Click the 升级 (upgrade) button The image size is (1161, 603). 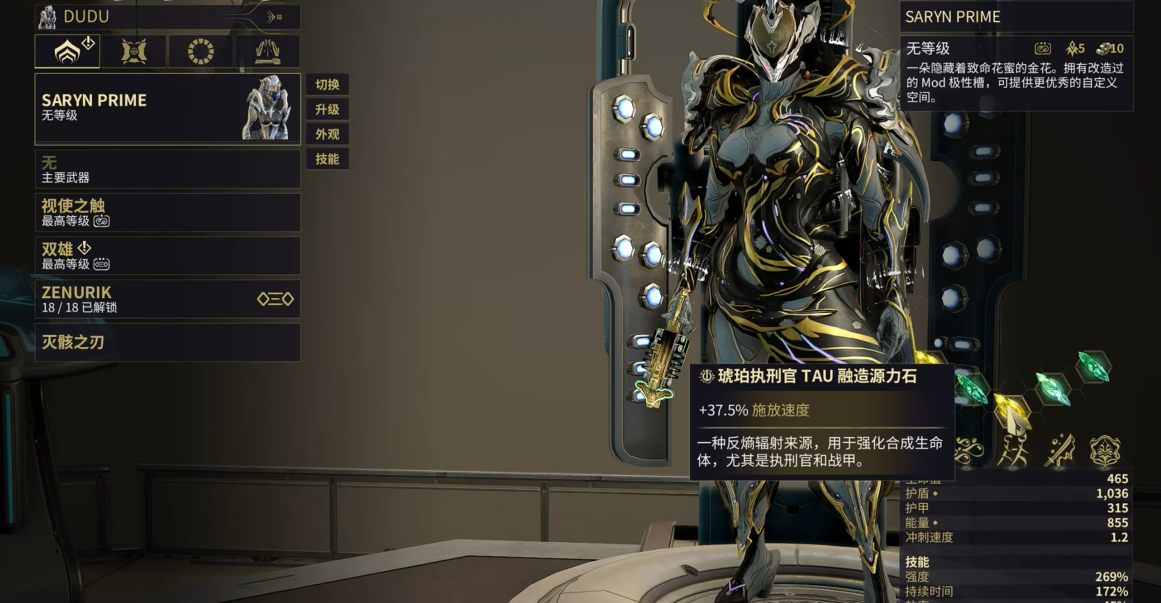327,110
